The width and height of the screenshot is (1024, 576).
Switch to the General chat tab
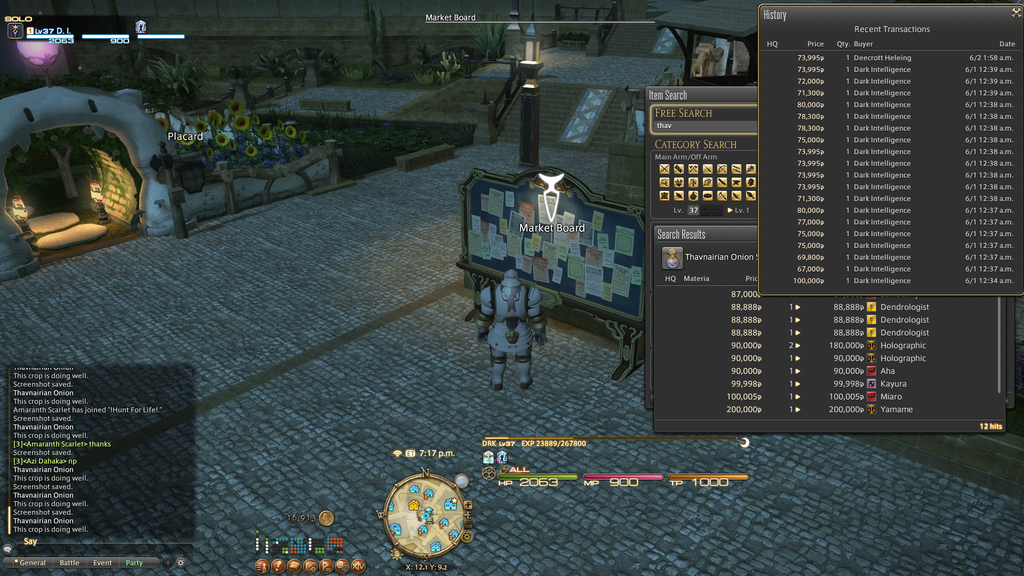[x=32, y=563]
